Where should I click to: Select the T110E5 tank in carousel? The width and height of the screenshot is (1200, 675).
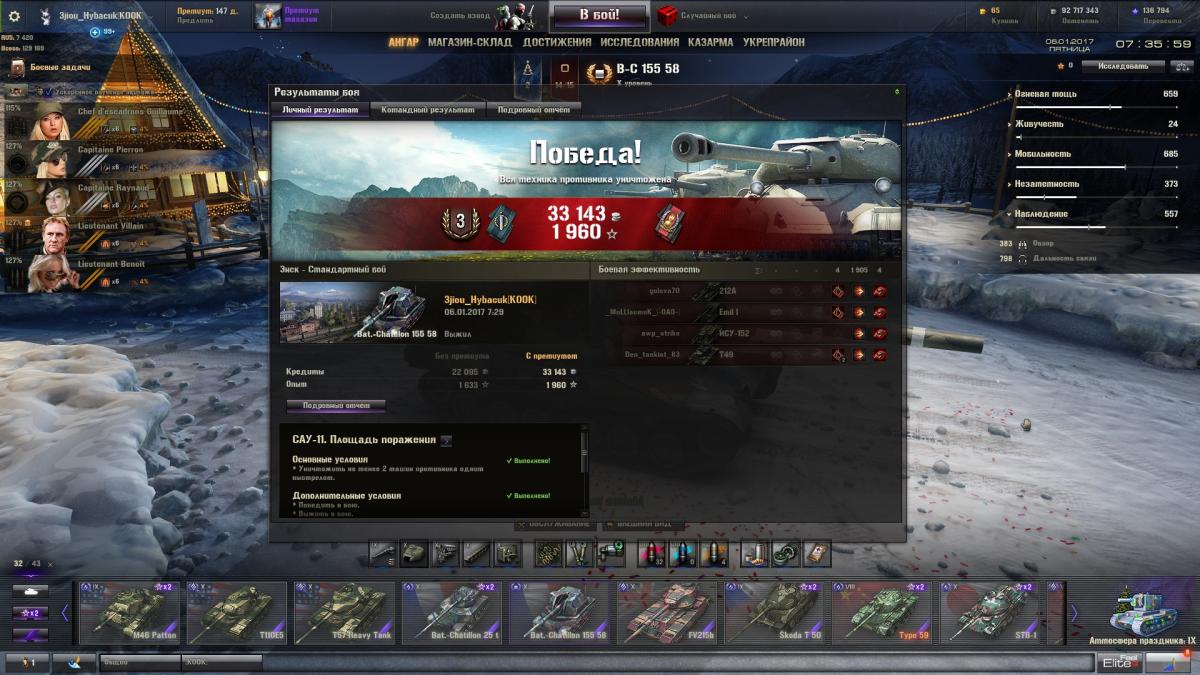236,612
